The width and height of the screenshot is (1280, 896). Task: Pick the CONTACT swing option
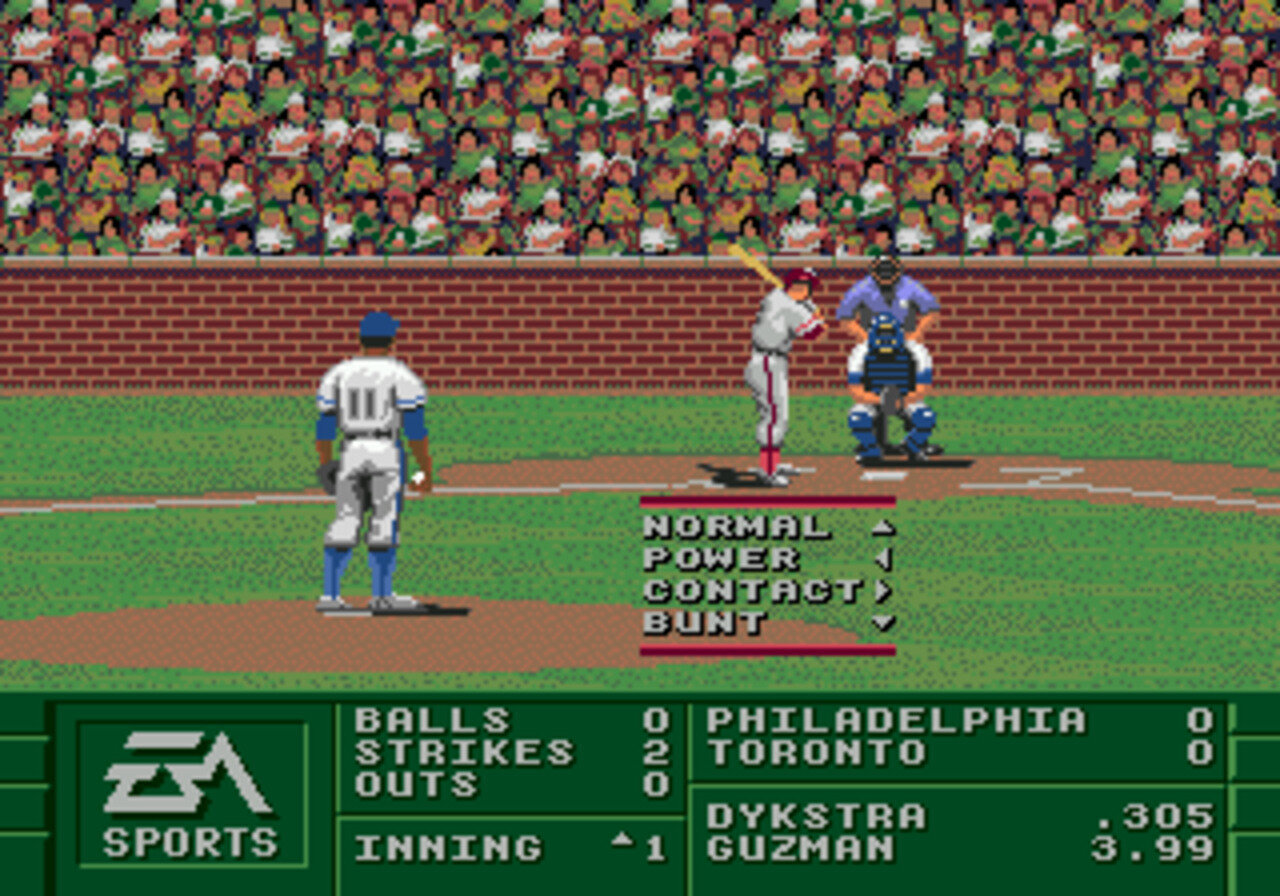(x=752, y=591)
